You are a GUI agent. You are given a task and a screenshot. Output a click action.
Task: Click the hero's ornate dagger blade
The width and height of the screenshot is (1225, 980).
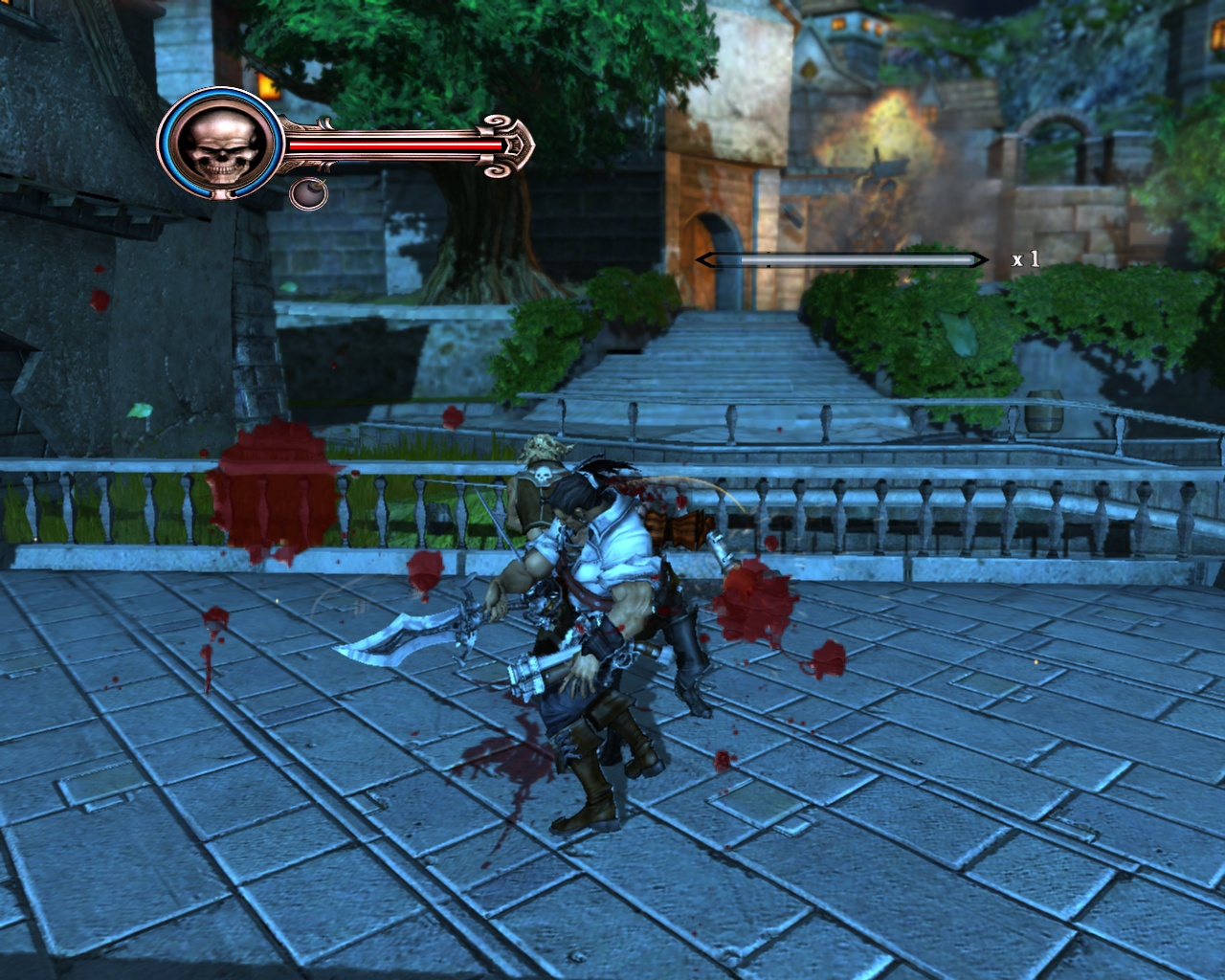coord(402,636)
